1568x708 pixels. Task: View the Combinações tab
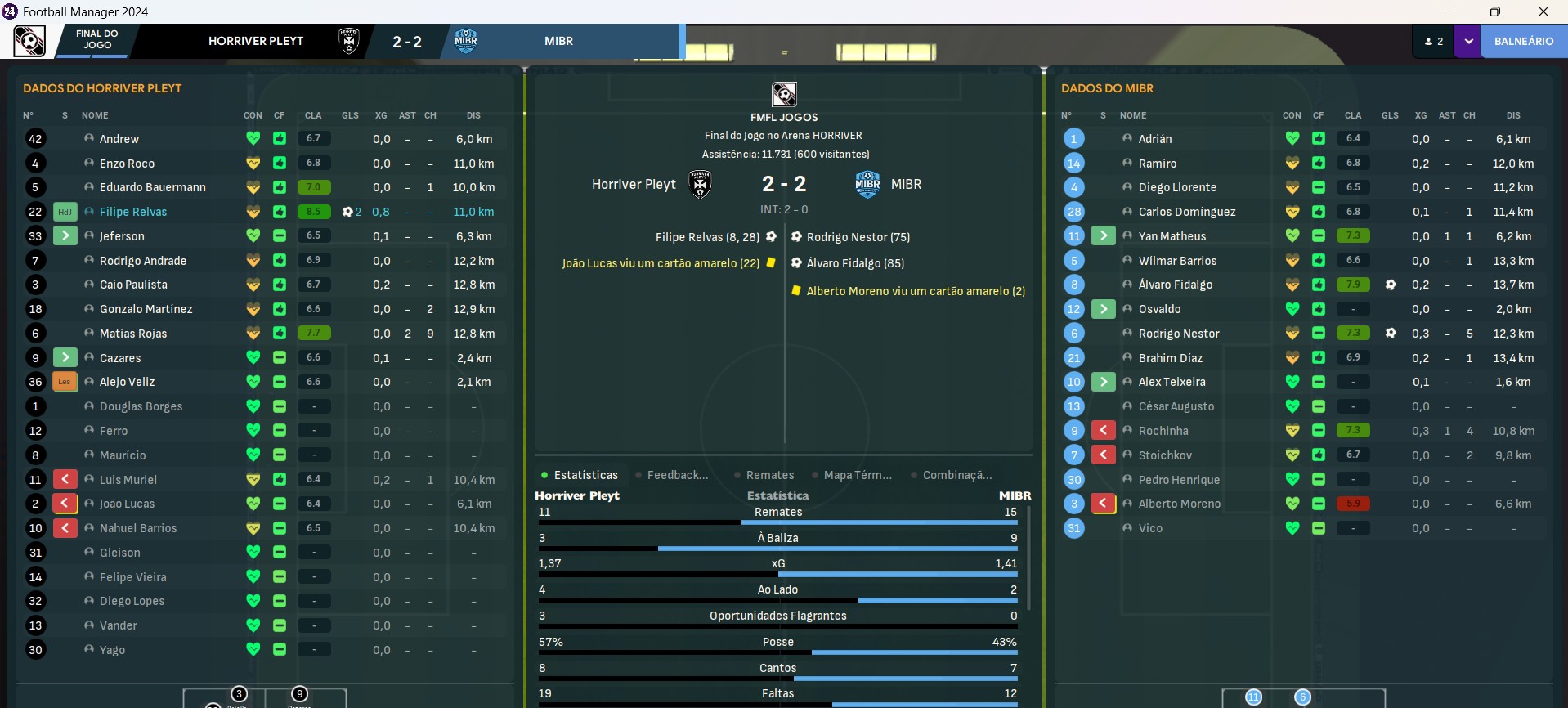[956, 475]
